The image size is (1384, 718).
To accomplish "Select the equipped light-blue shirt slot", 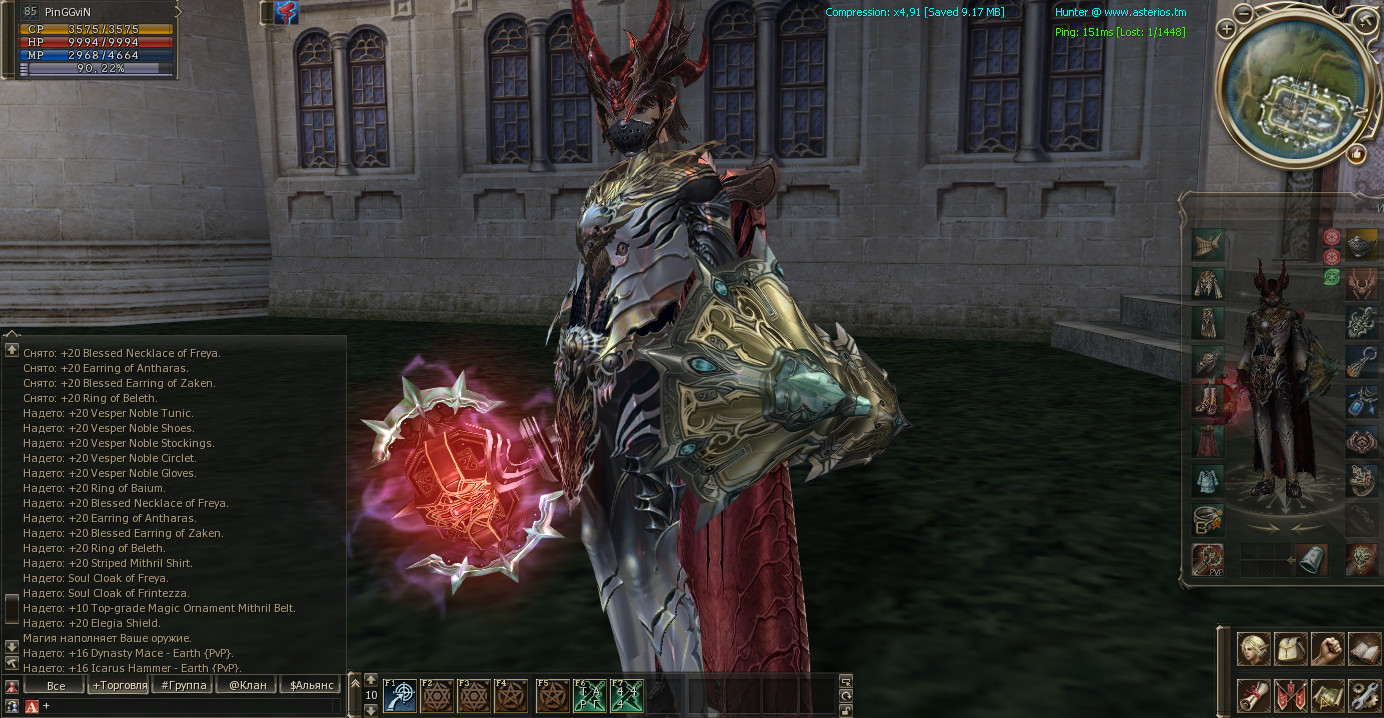I will [1208, 481].
